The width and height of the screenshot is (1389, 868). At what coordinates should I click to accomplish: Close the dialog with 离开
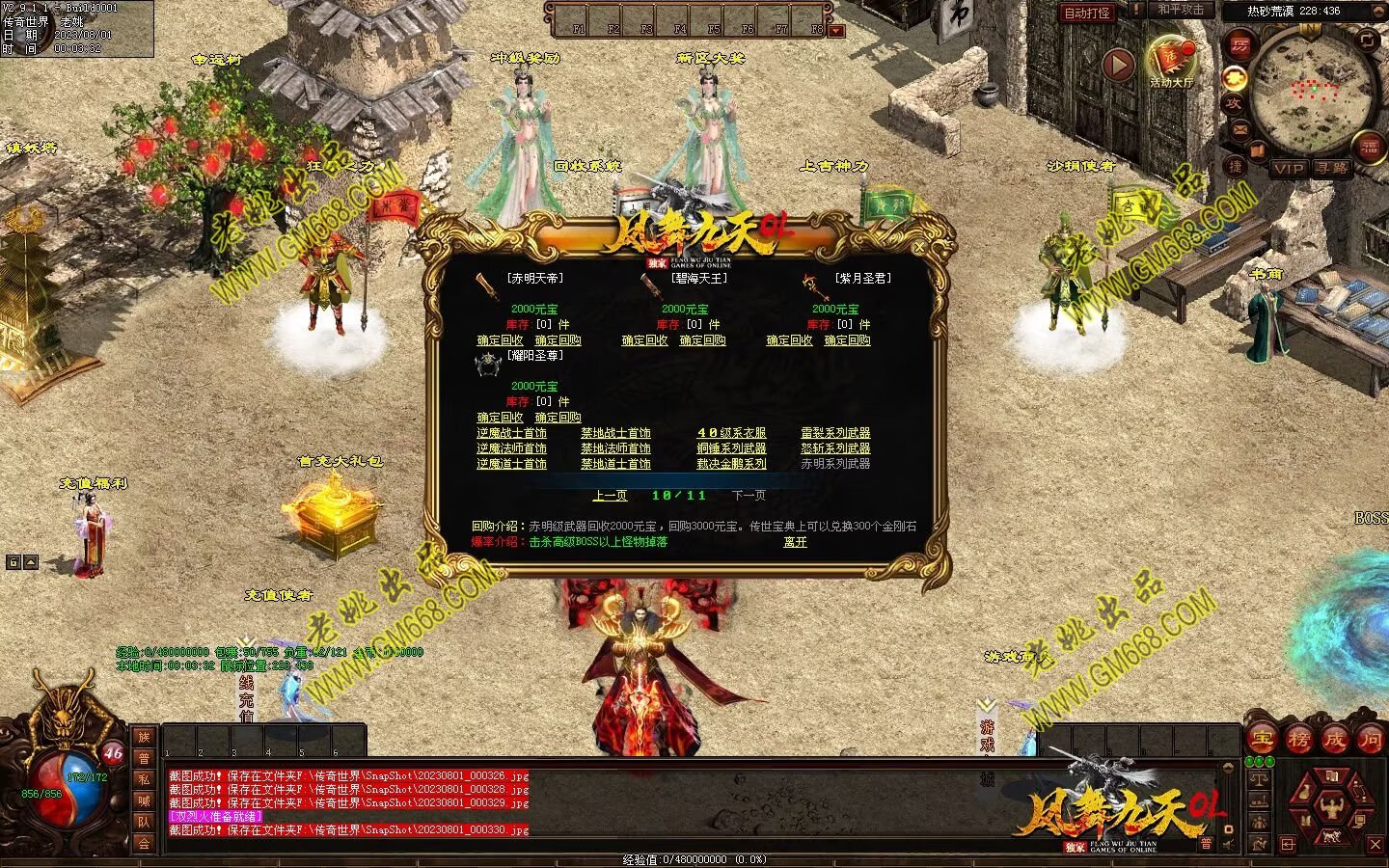[795, 542]
